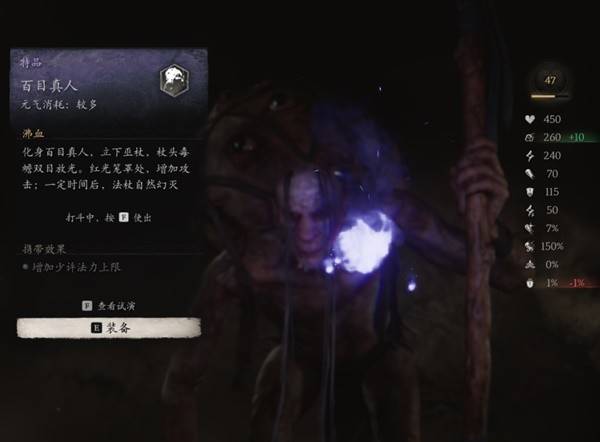Equip the 百目真人 spirit with 装备
The height and width of the screenshot is (442, 600).
coord(109,327)
